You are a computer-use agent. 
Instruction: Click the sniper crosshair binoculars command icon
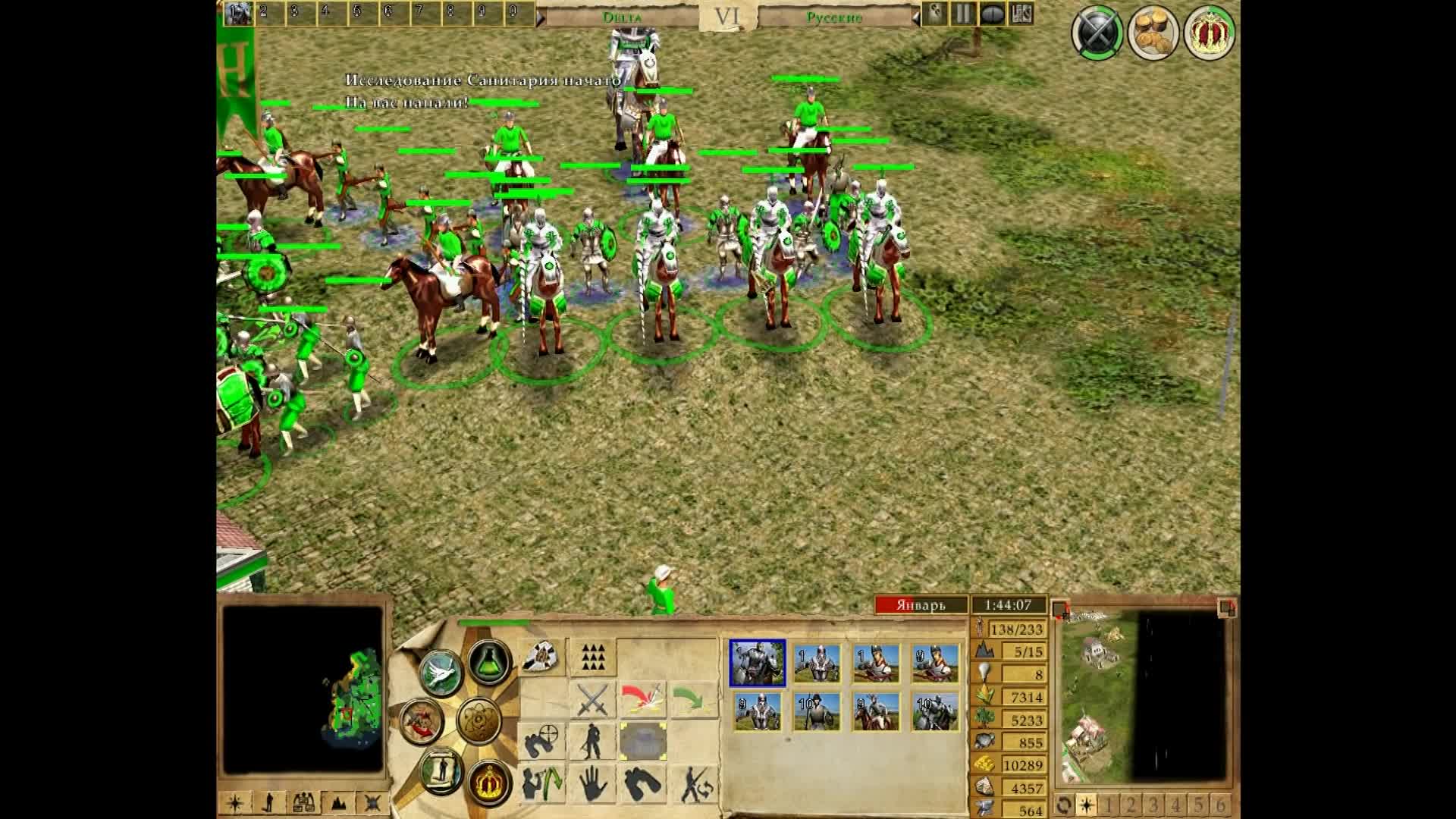coord(541,739)
